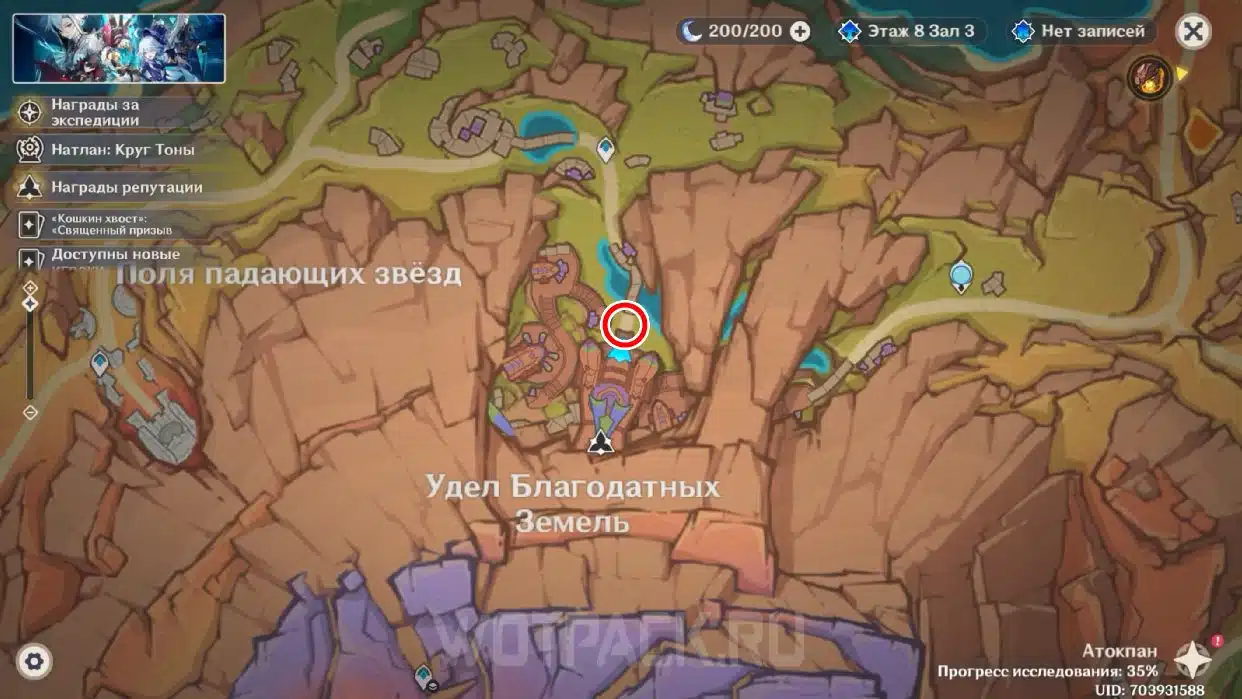Select the round blue marker on the eastern road

pyautogui.click(x=961, y=274)
